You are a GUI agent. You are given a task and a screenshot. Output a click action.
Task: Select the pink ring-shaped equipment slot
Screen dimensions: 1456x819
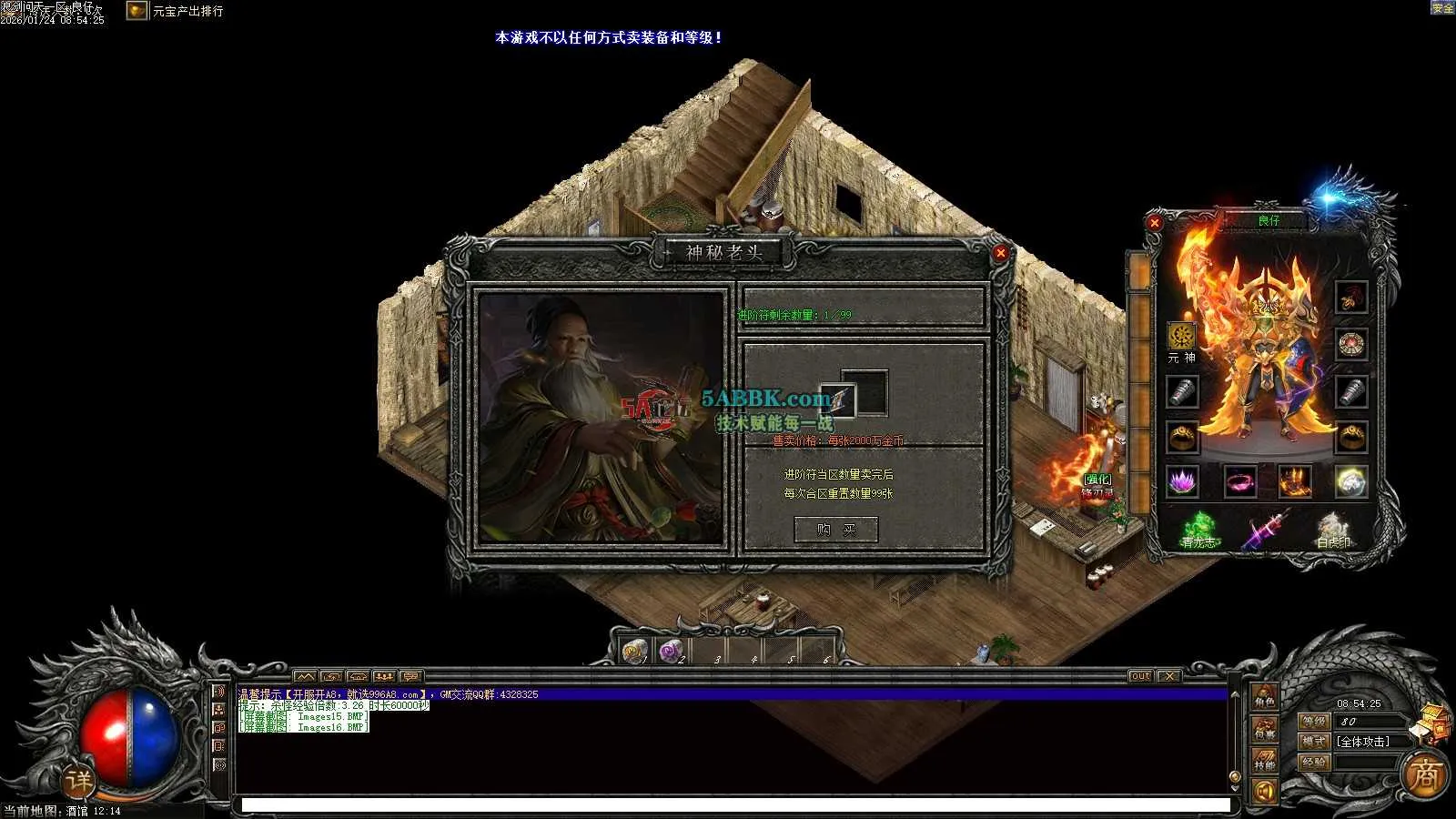tap(1239, 481)
